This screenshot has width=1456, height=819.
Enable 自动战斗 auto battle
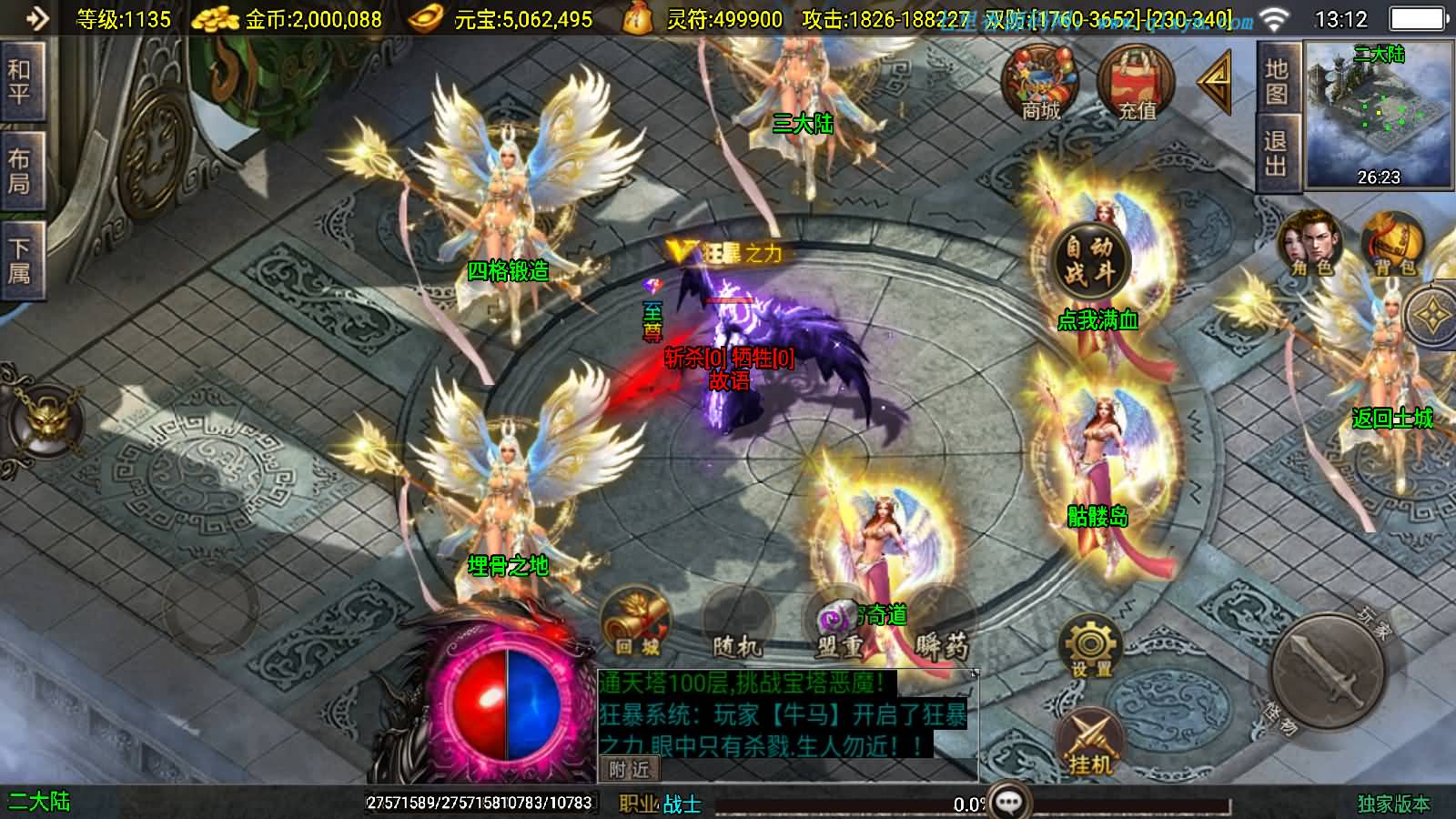(x=1089, y=259)
